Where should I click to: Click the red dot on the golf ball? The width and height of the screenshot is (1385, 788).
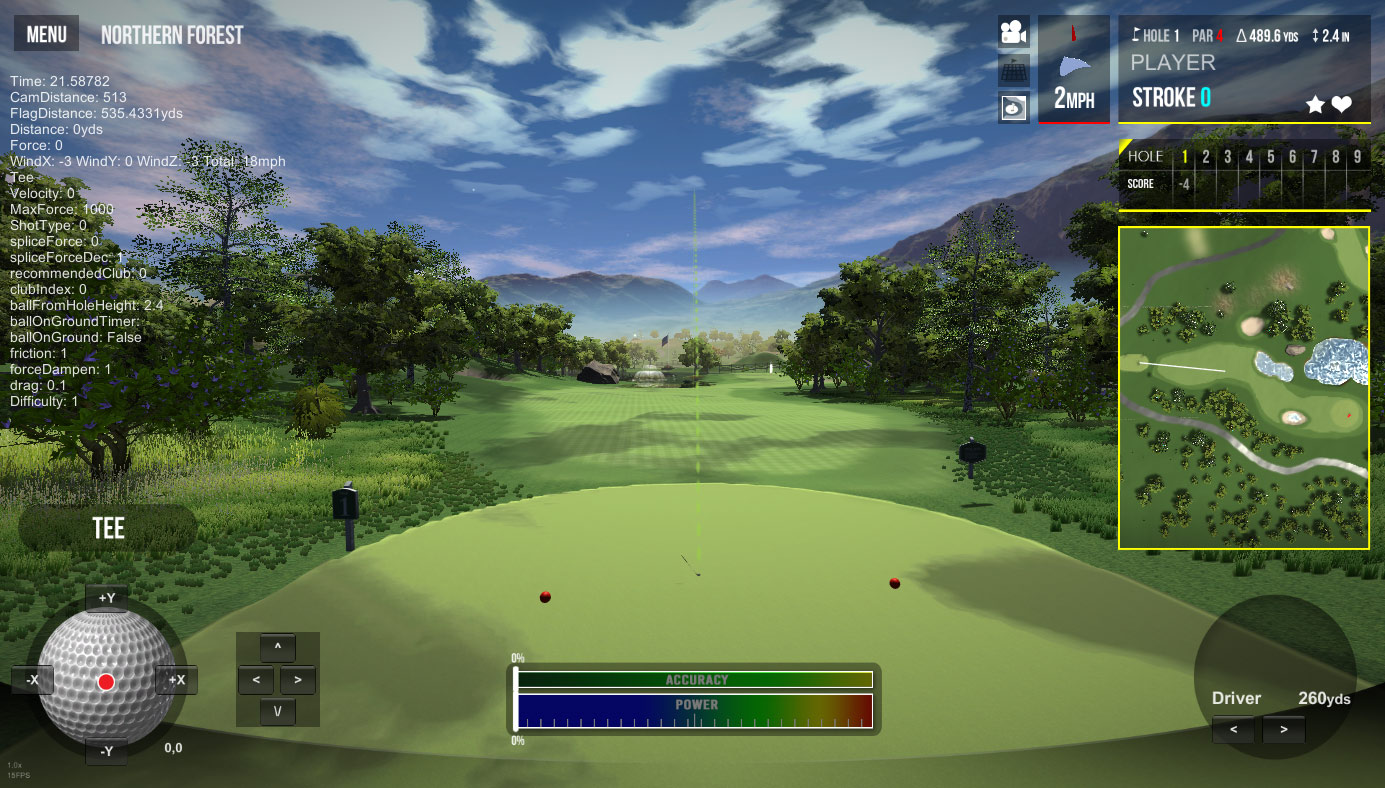pos(106,682)
